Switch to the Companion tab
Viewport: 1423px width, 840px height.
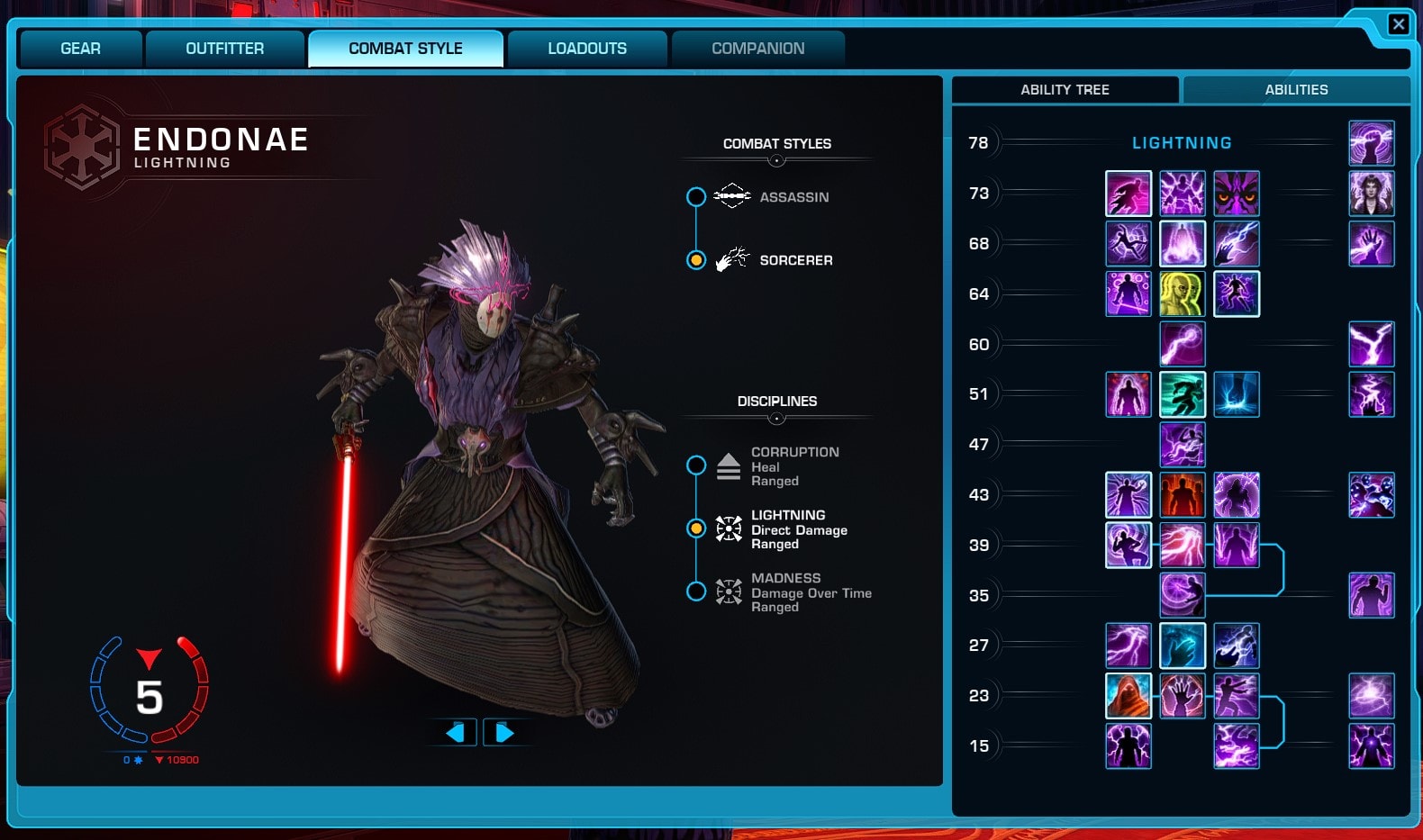(757, 49)
